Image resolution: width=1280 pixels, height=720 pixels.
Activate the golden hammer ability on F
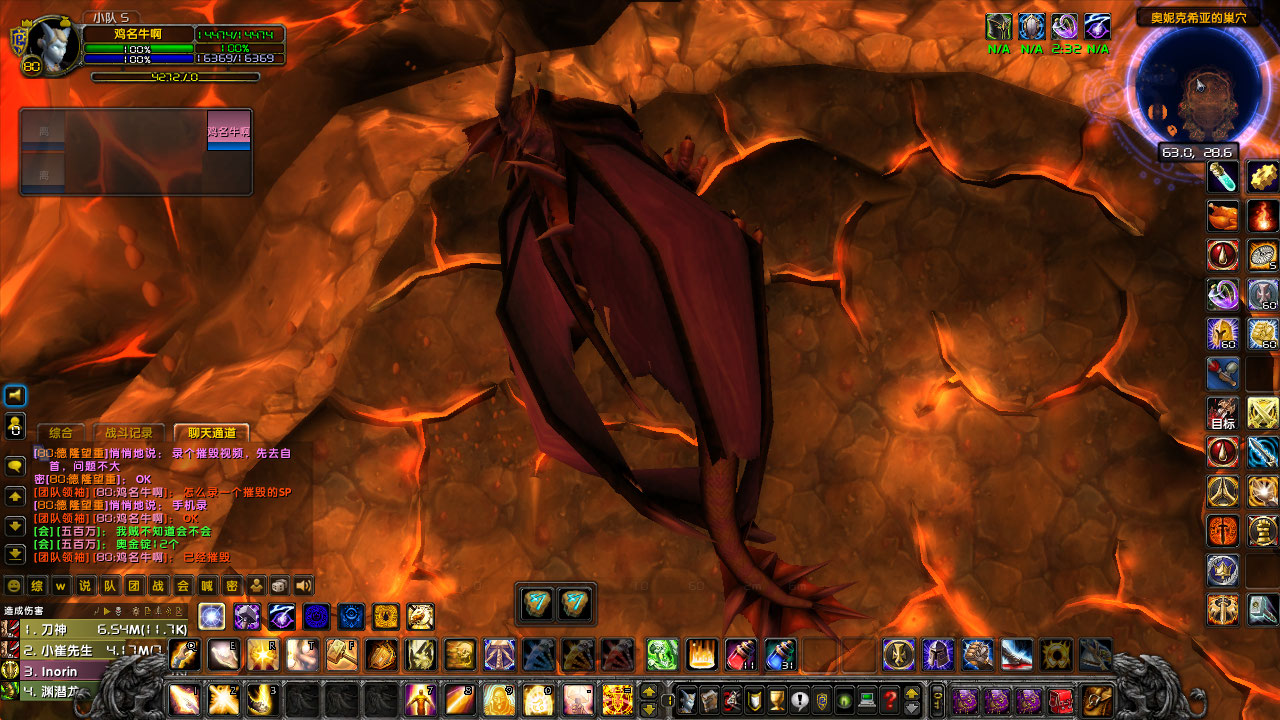342,655
